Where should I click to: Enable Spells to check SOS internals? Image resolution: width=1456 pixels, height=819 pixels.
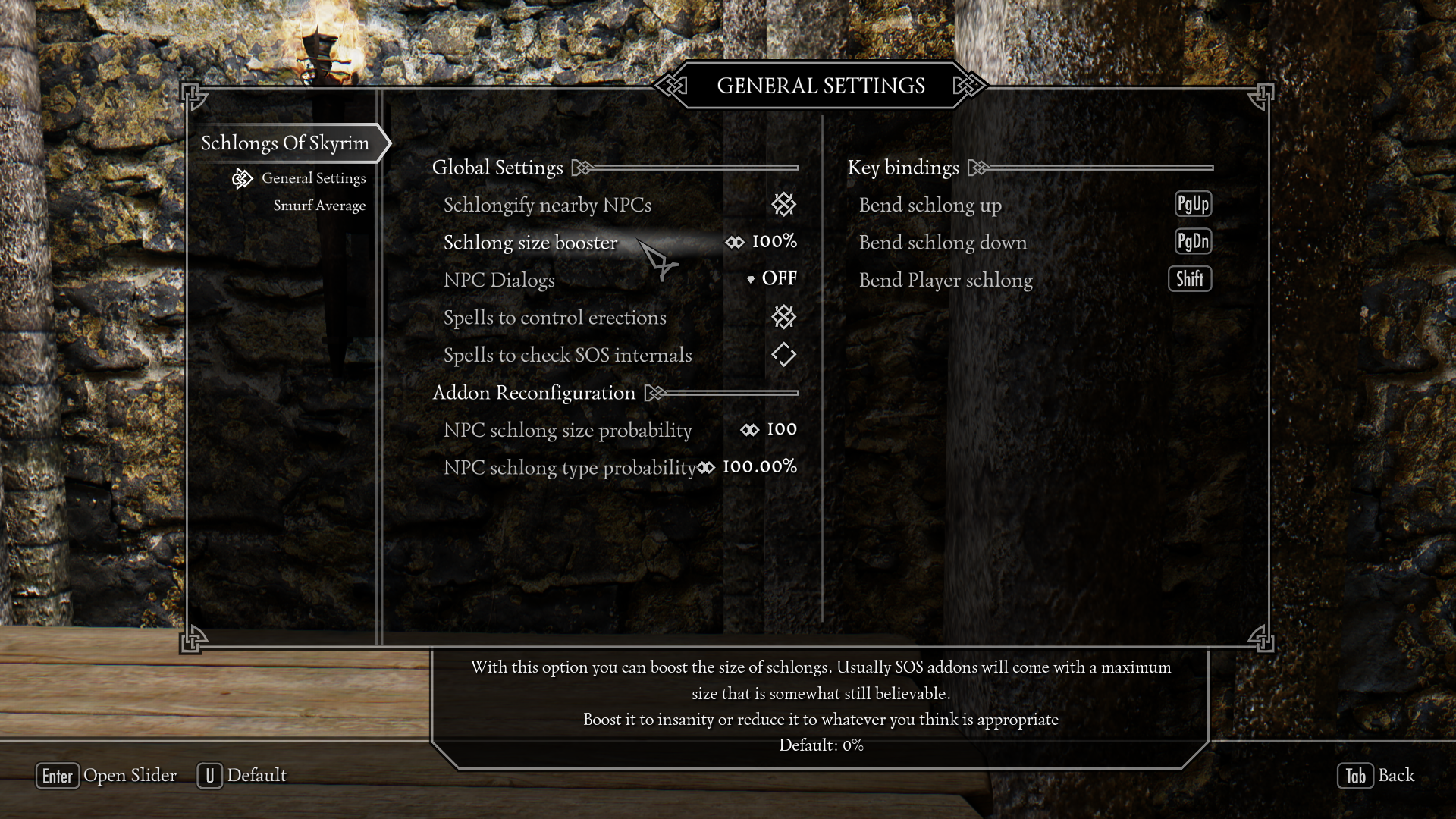pos(783,355)
